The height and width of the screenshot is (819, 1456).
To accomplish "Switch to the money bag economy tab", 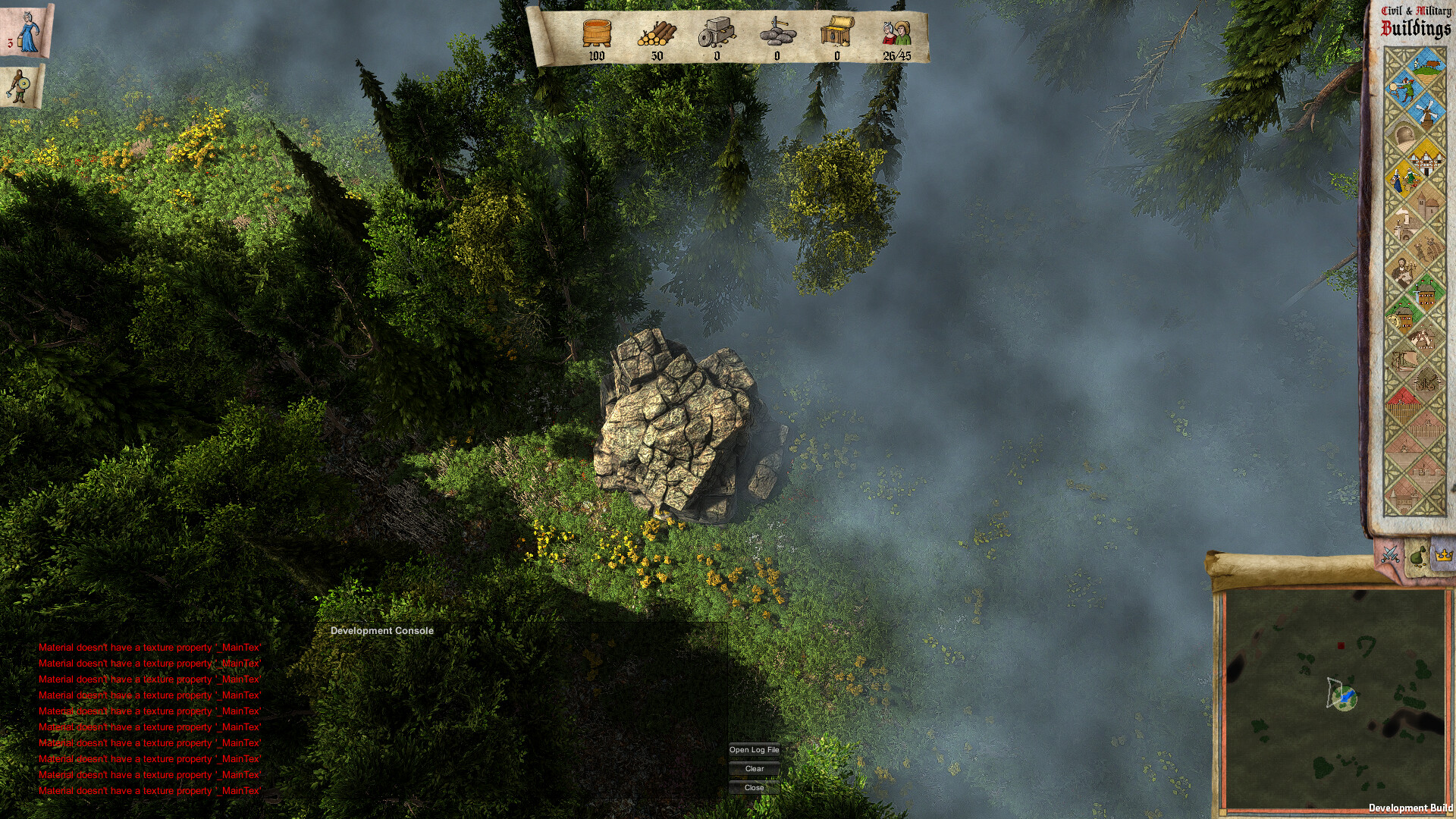I will (1417, 556).
